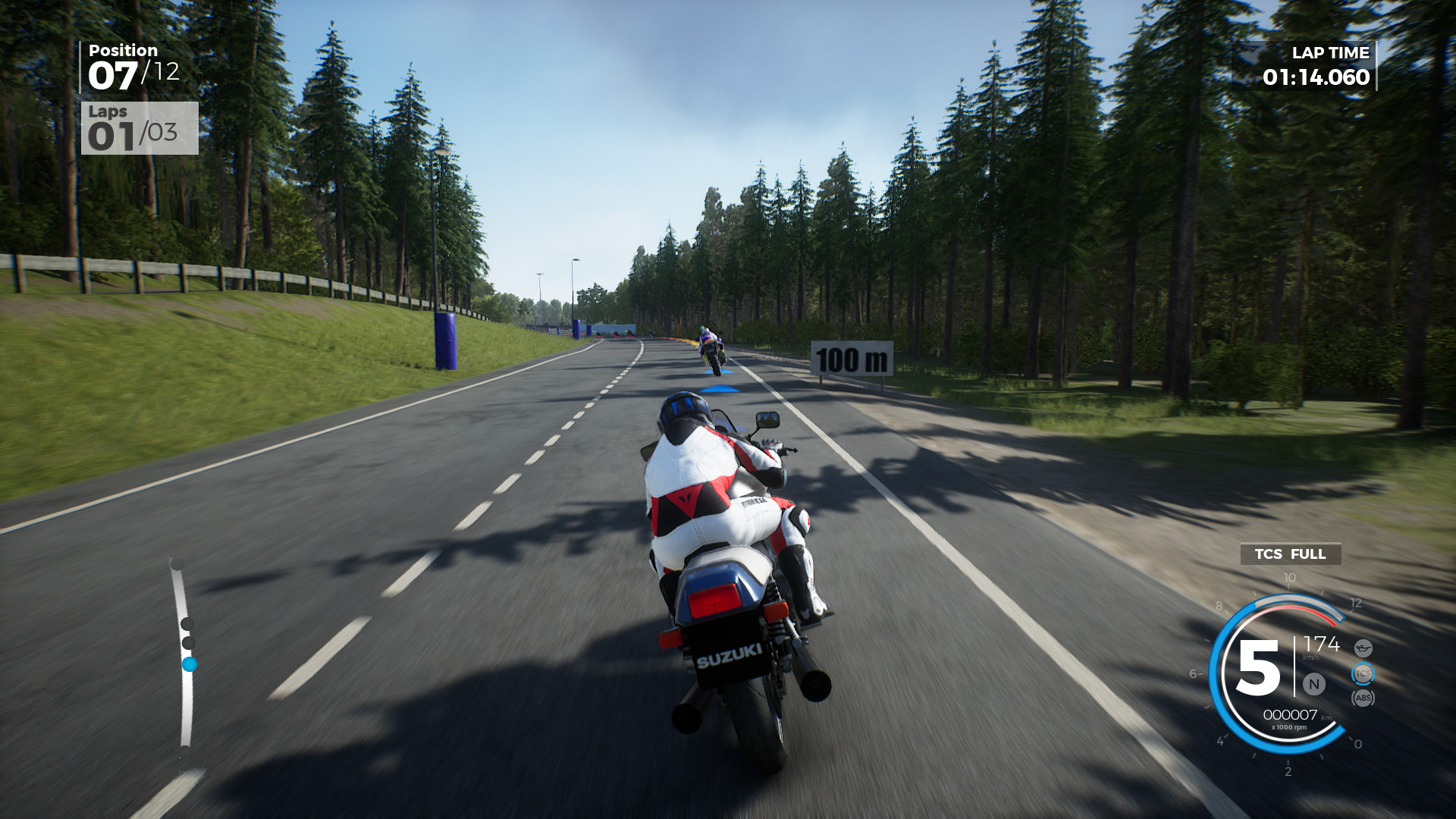Select the neutral gear N indicator

tap(1313, 684)
